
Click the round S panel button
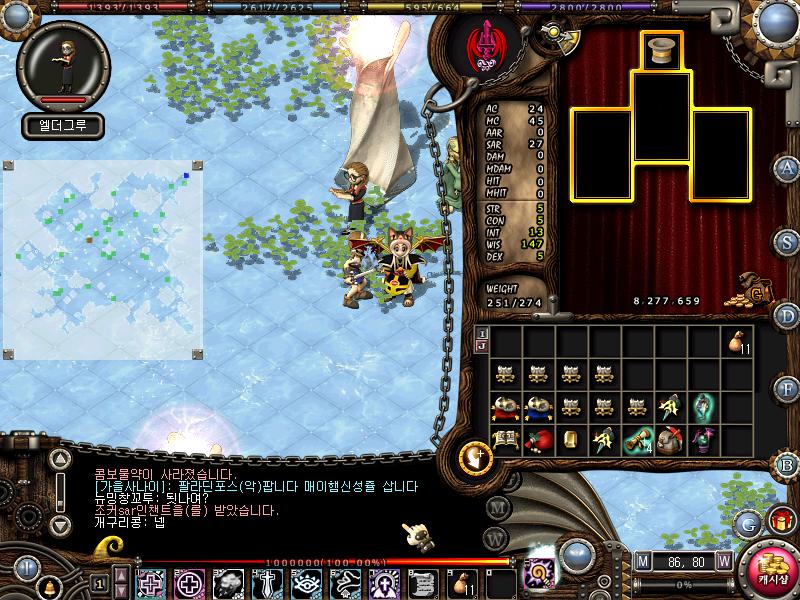click(788, 243)
